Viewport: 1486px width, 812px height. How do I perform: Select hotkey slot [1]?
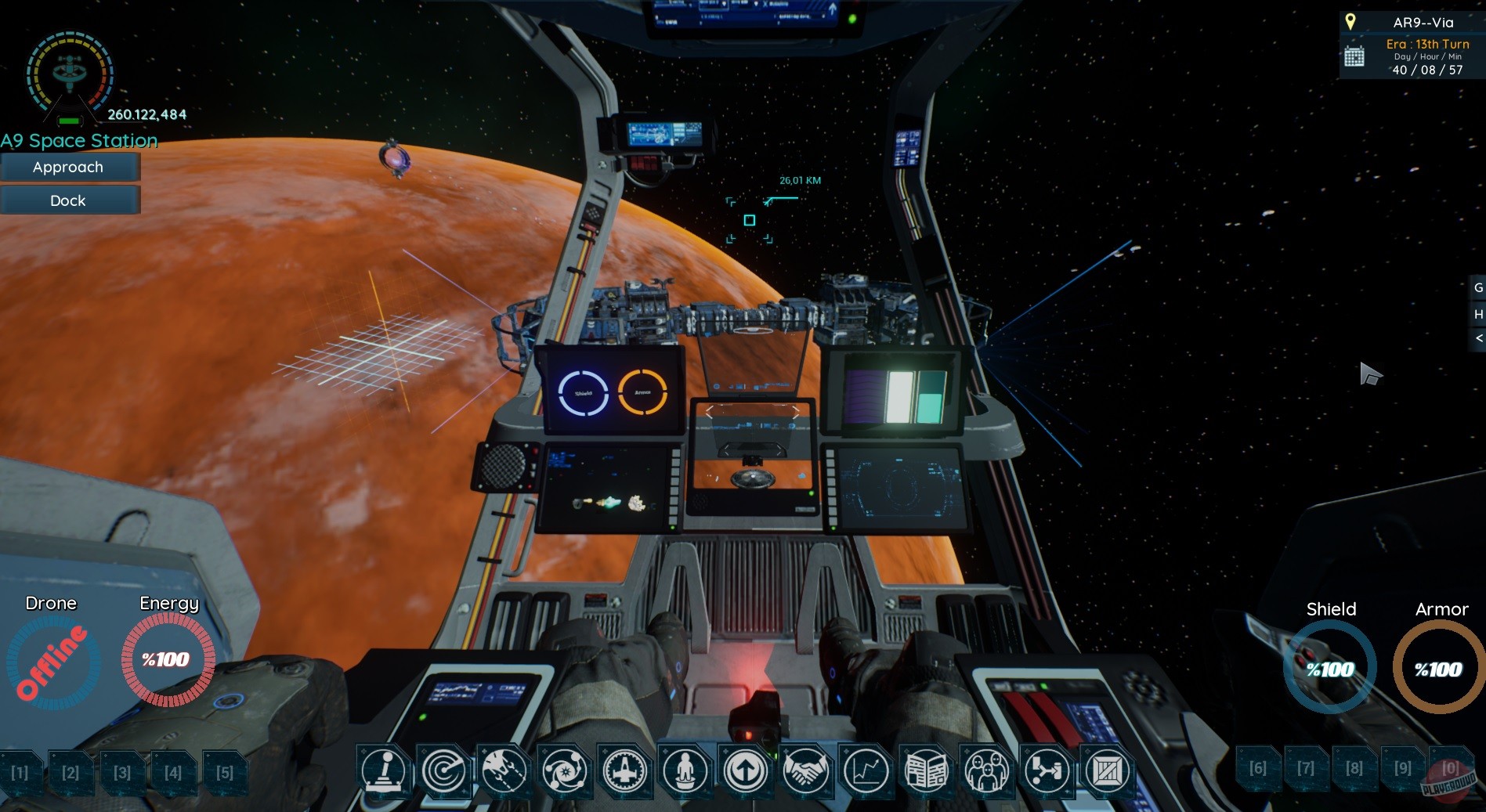(21, 773)
